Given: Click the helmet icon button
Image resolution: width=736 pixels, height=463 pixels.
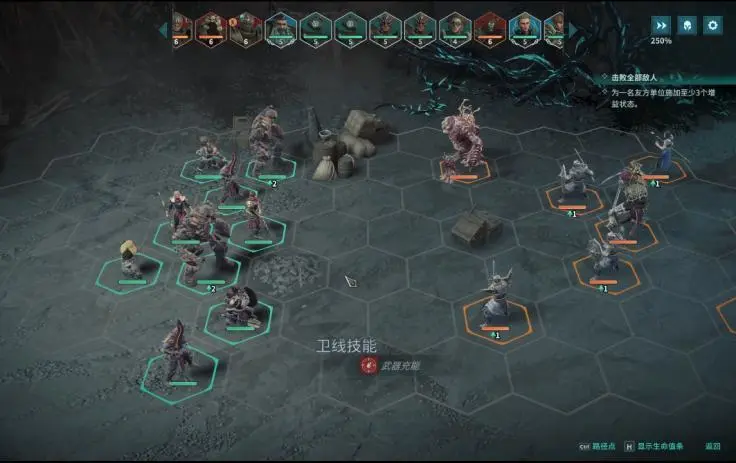Looking at the screenshot, I should (687, 25).
